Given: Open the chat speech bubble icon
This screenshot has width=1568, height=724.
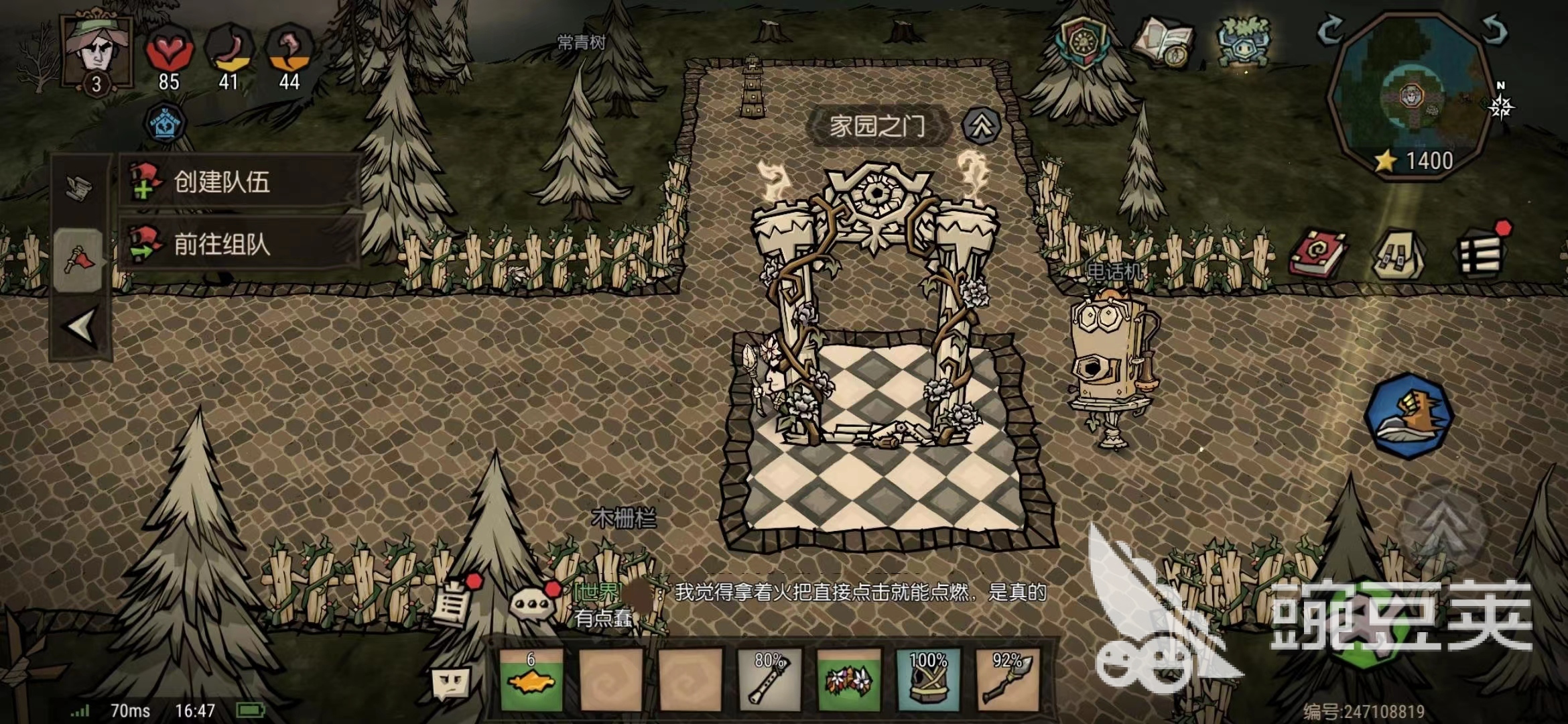Looking at the screenshot, I should [531, 603].
